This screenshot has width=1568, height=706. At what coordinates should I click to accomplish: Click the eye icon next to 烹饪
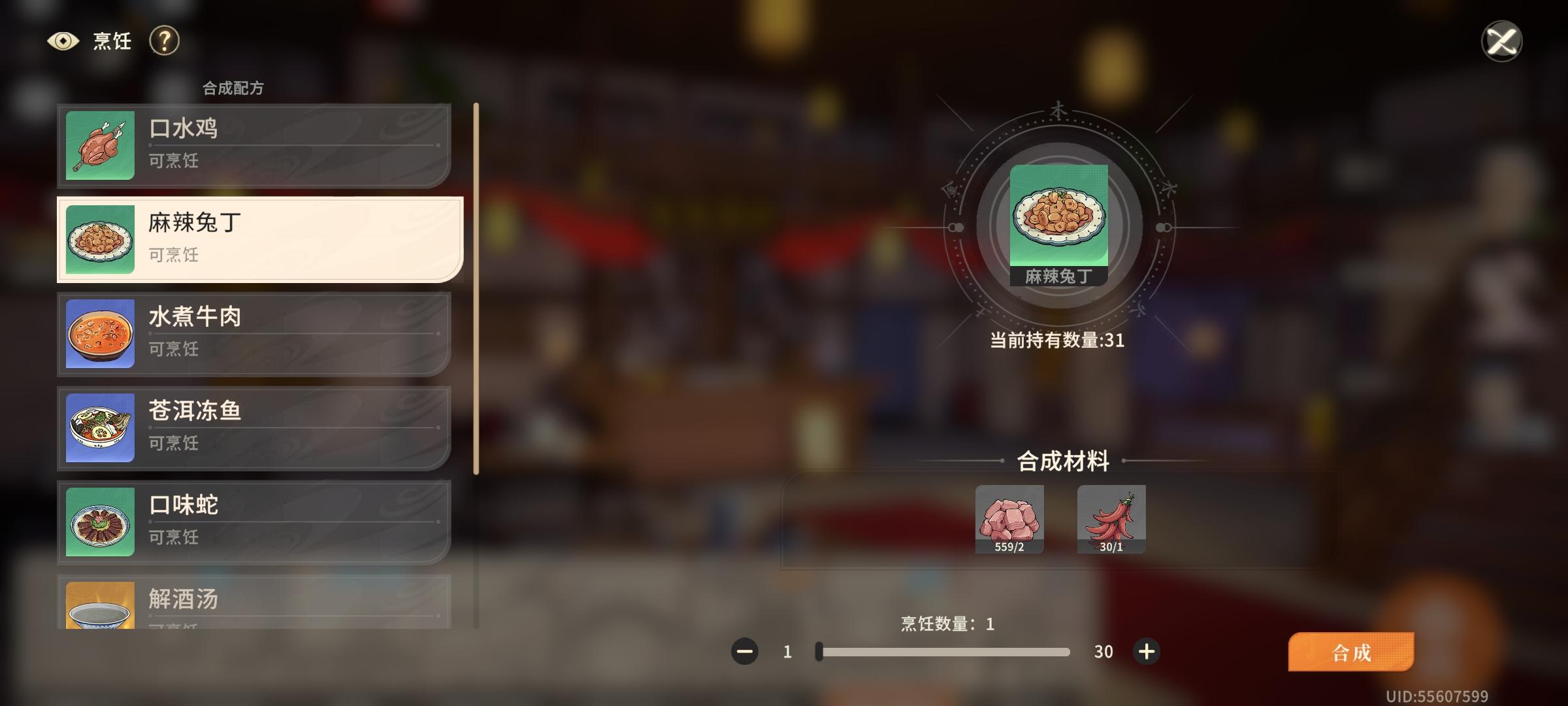coord(63,41)
